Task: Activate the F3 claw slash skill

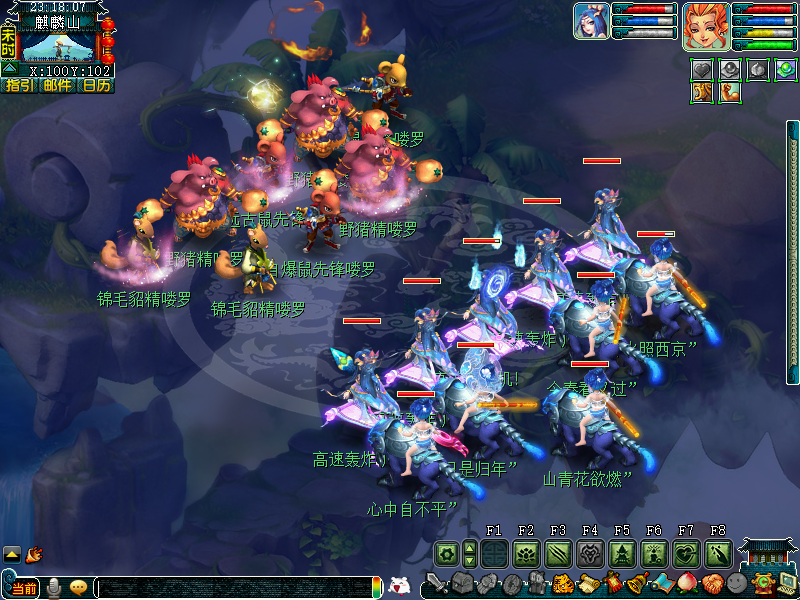Action: [x=557, y=553]
